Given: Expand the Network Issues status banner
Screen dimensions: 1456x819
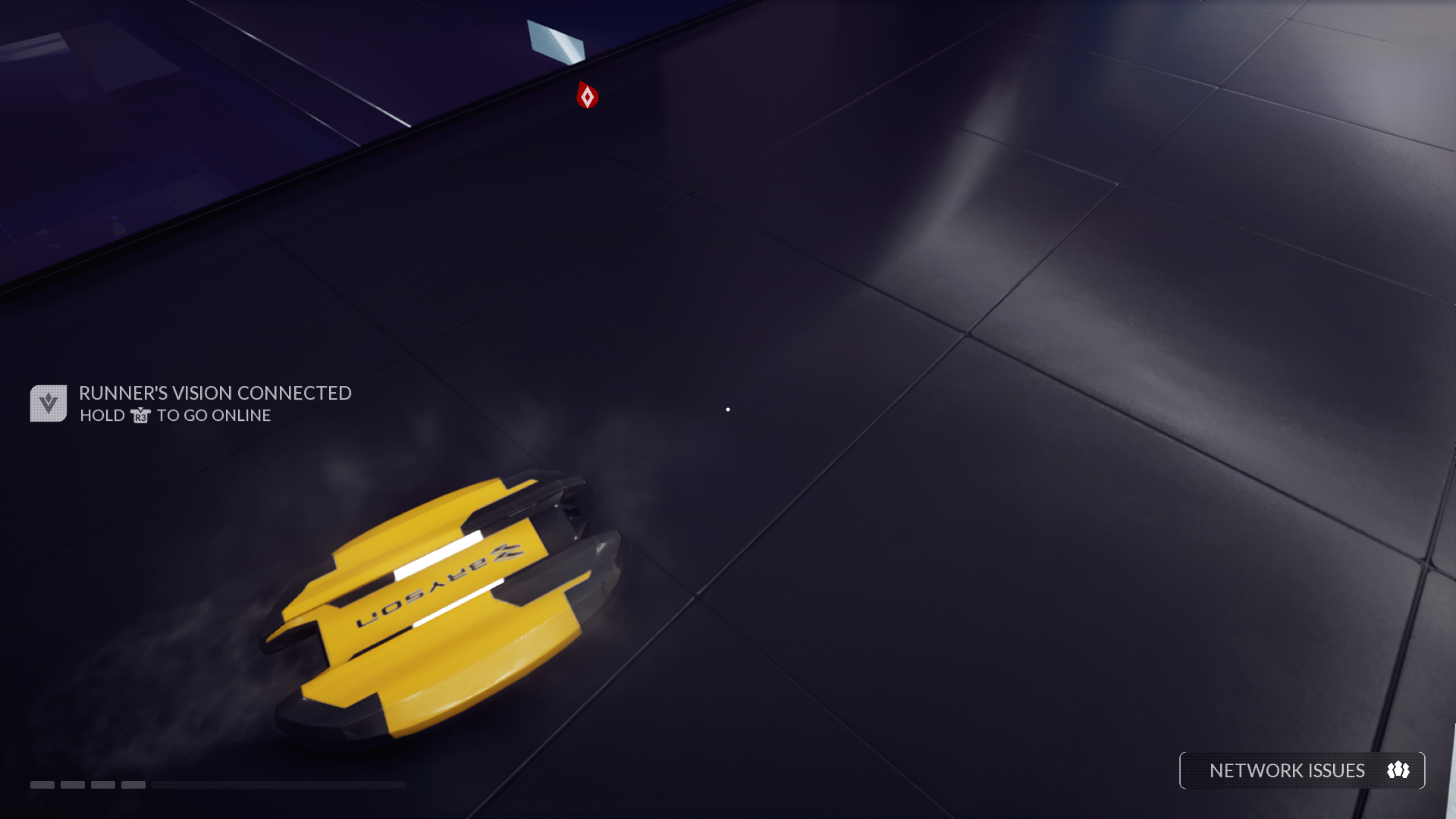Looking at the screenshot, I should 1301,770.
